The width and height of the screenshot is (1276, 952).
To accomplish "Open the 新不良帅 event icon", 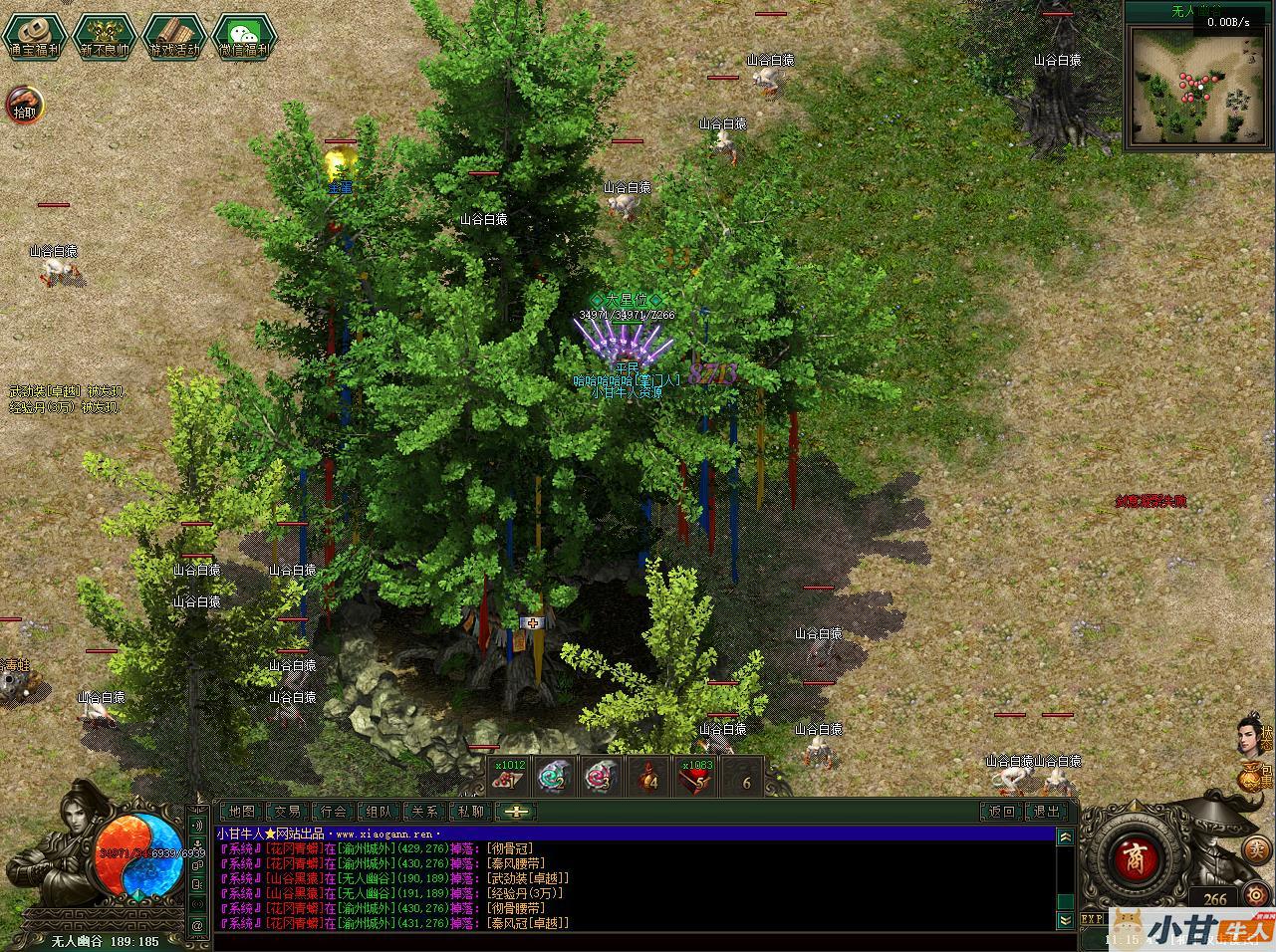I will (105, 36).
